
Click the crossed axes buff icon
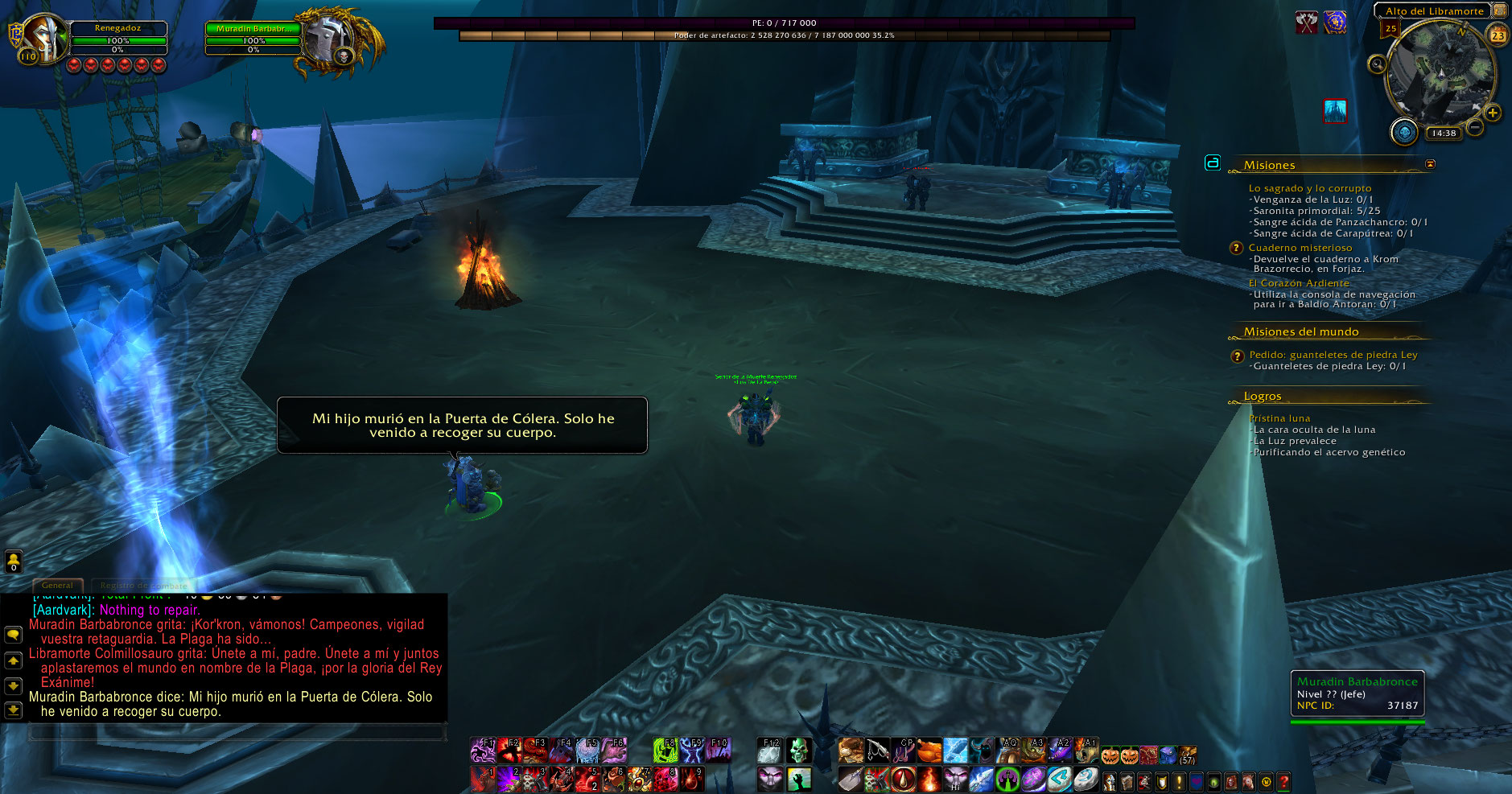pyautogui.click(x=1306, y=23)
